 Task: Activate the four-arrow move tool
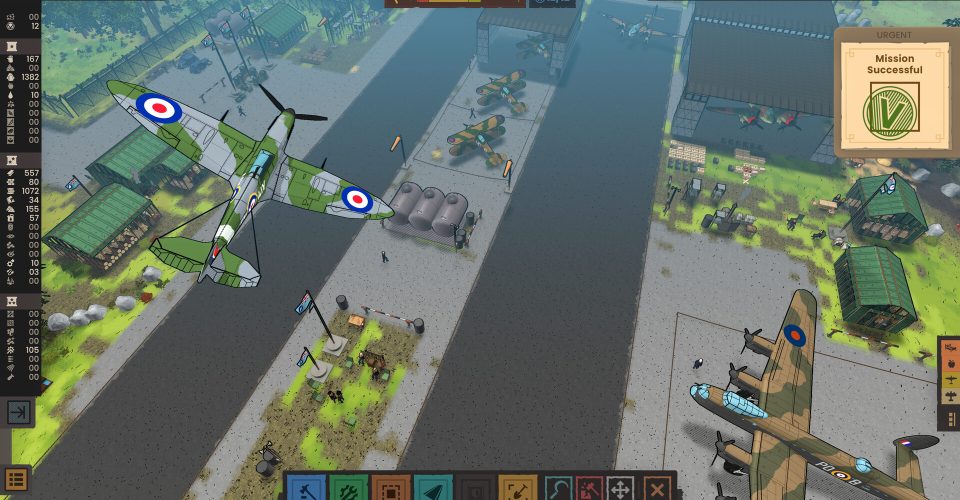pyautogui.click(x=621, y=489)
